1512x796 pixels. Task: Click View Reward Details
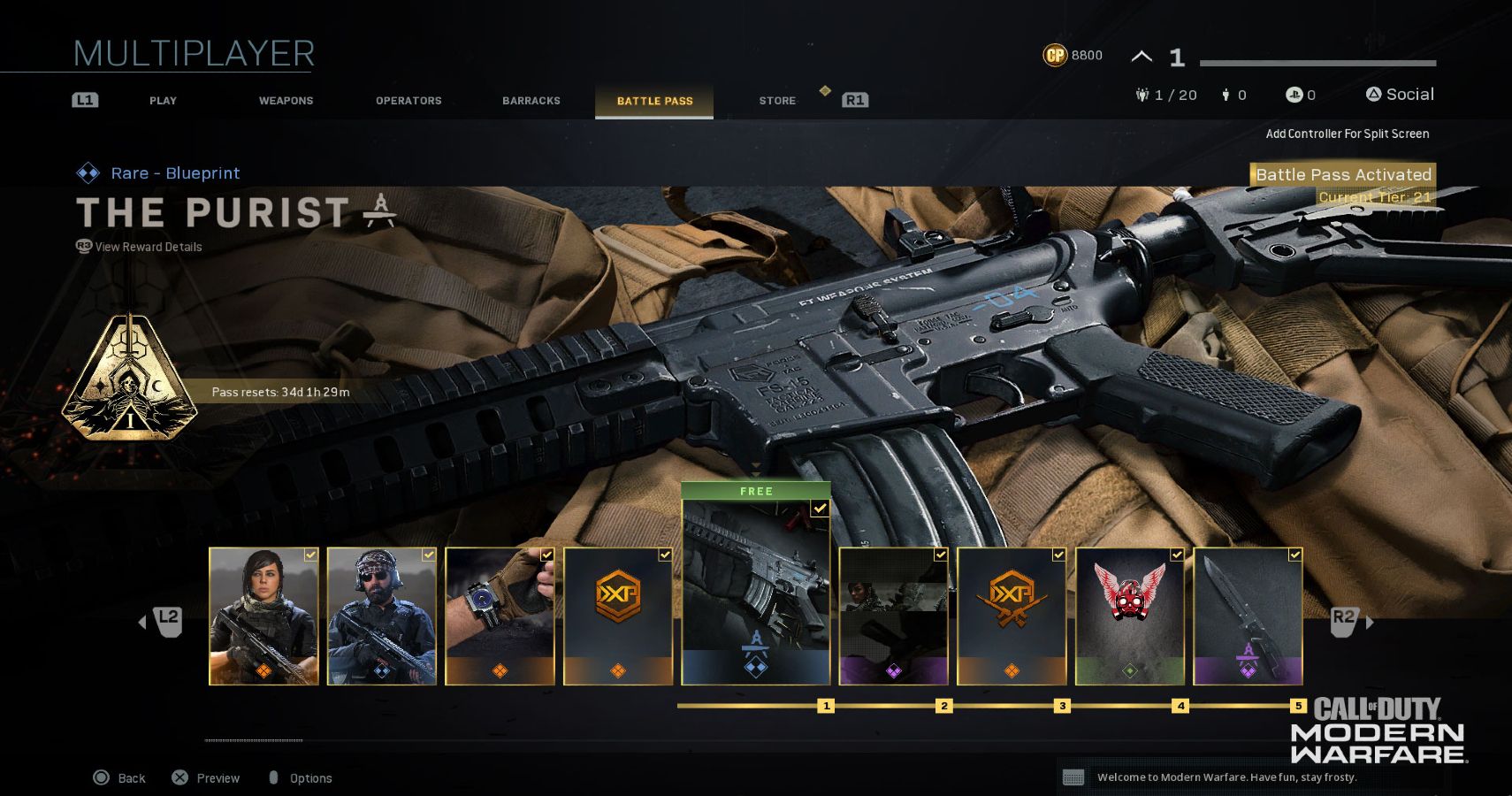click(137, 247)
